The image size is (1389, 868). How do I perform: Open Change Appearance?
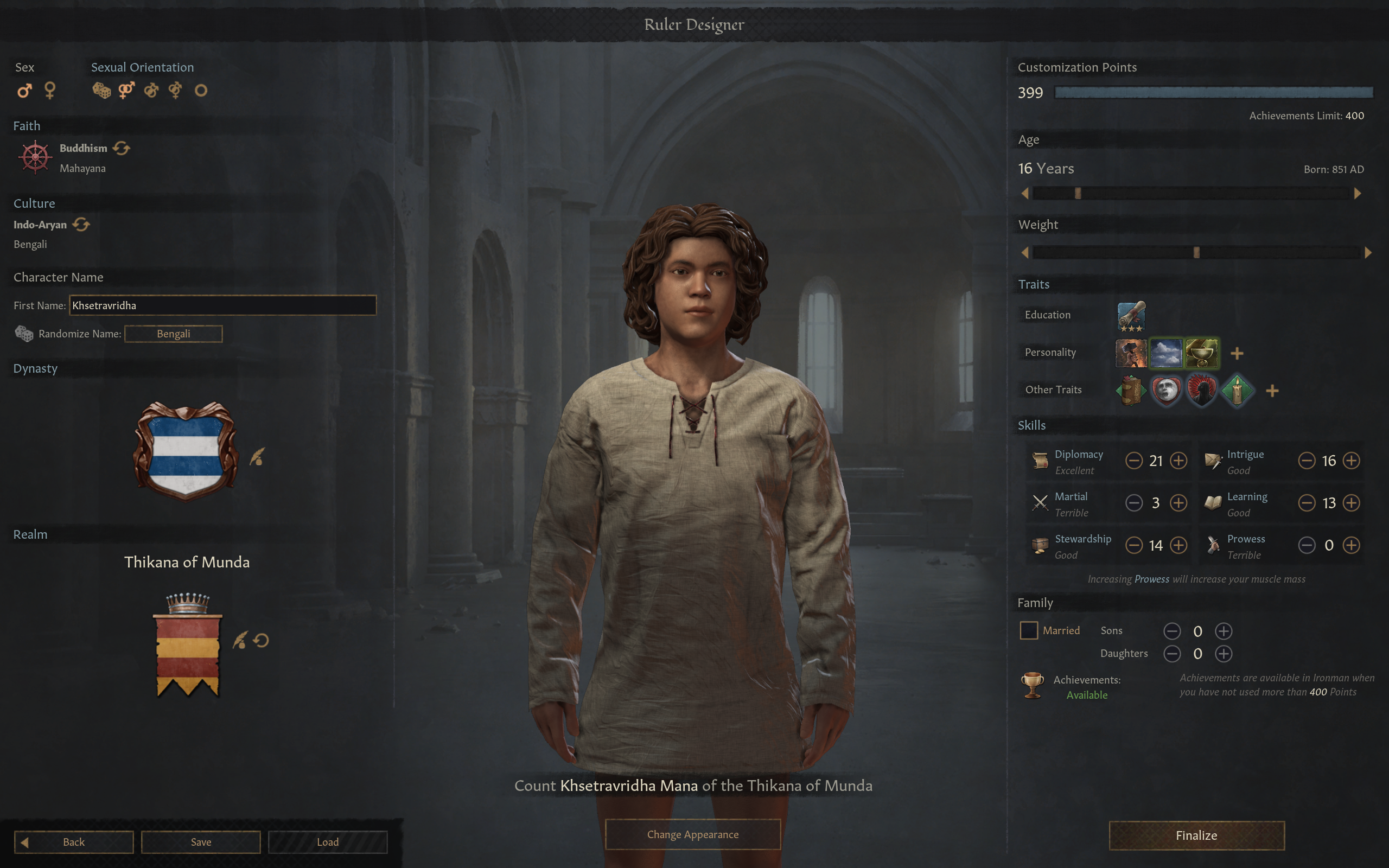(x=693, y=834)
